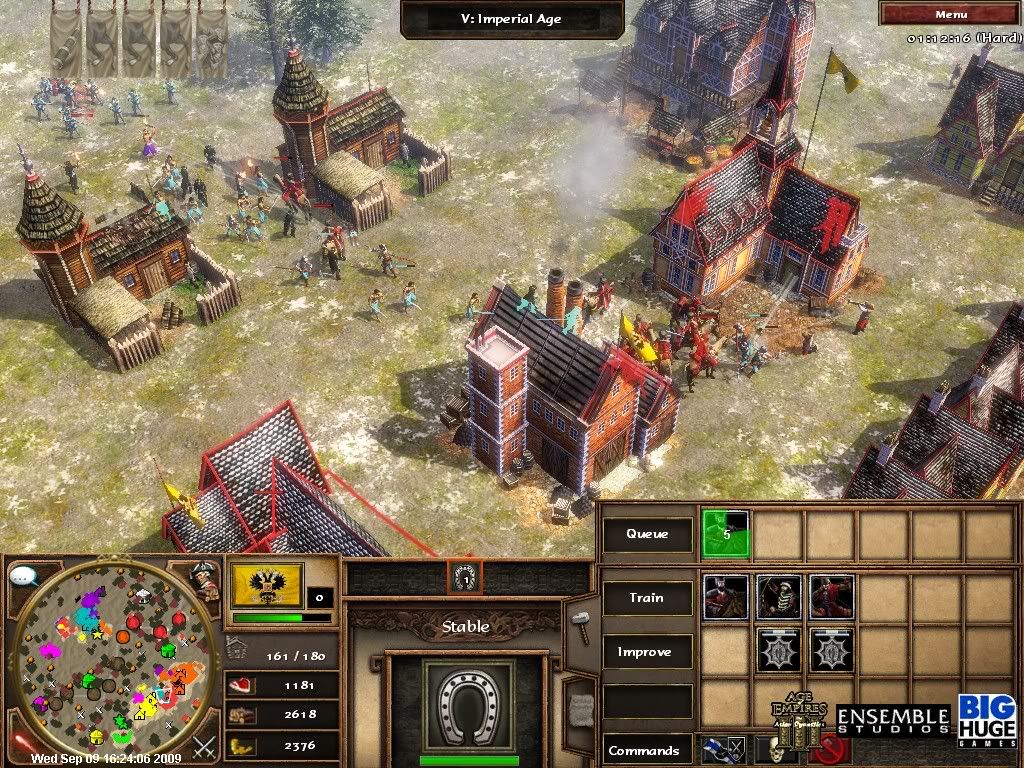Viewport: 1024px width, 768px height.
Task: Activate the red flare signal button
Action: (x=21, y=744)
